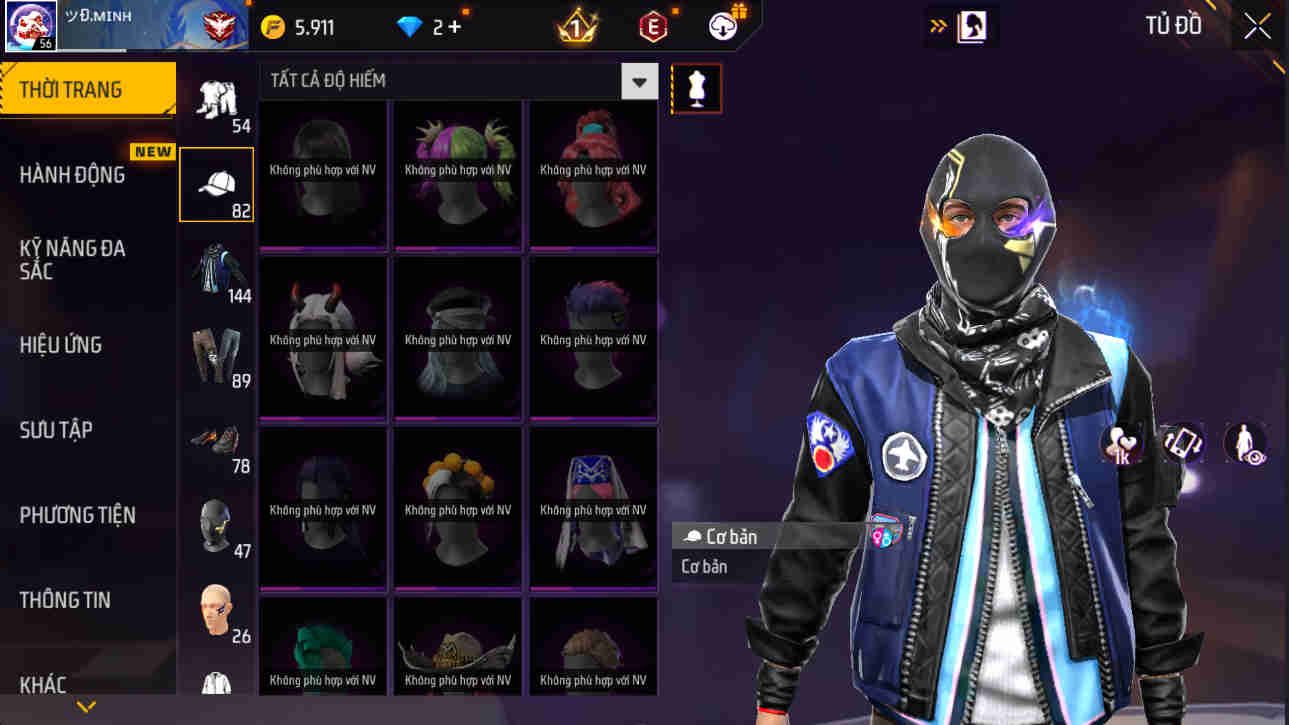Open the head customization category icon
This screenshot has width=1289, height=725.
(x=216, y=608)
